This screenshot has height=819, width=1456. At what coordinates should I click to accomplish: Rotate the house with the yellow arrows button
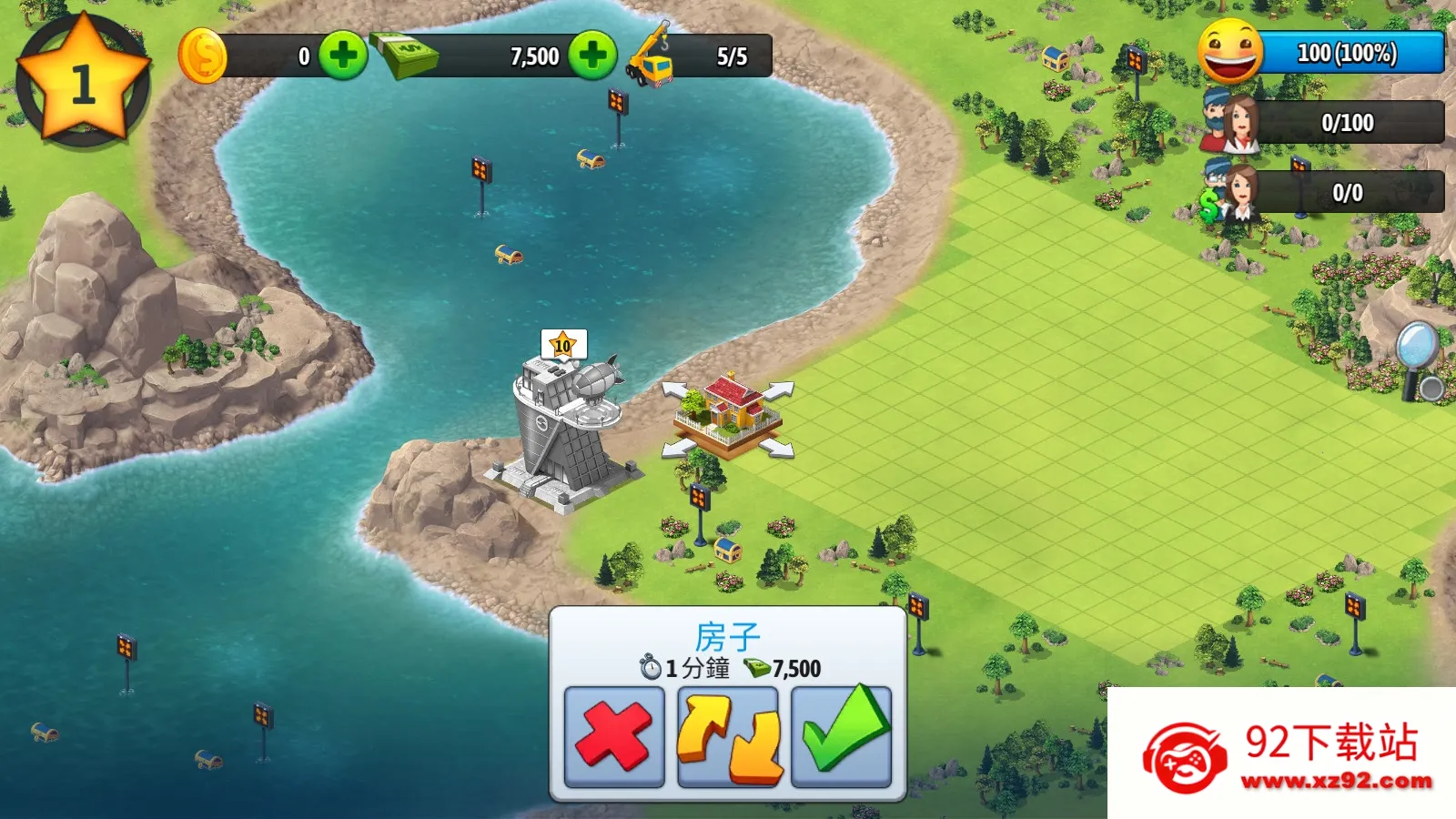(728, 736)
